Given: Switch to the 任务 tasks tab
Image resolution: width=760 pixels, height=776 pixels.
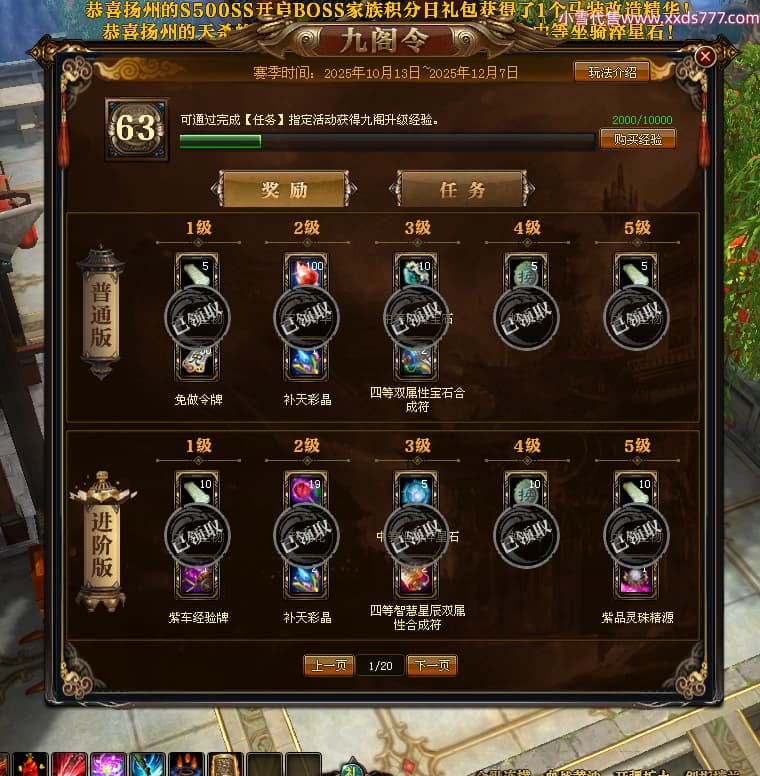Looking at the screenshot, I should (x=461, y=189).
